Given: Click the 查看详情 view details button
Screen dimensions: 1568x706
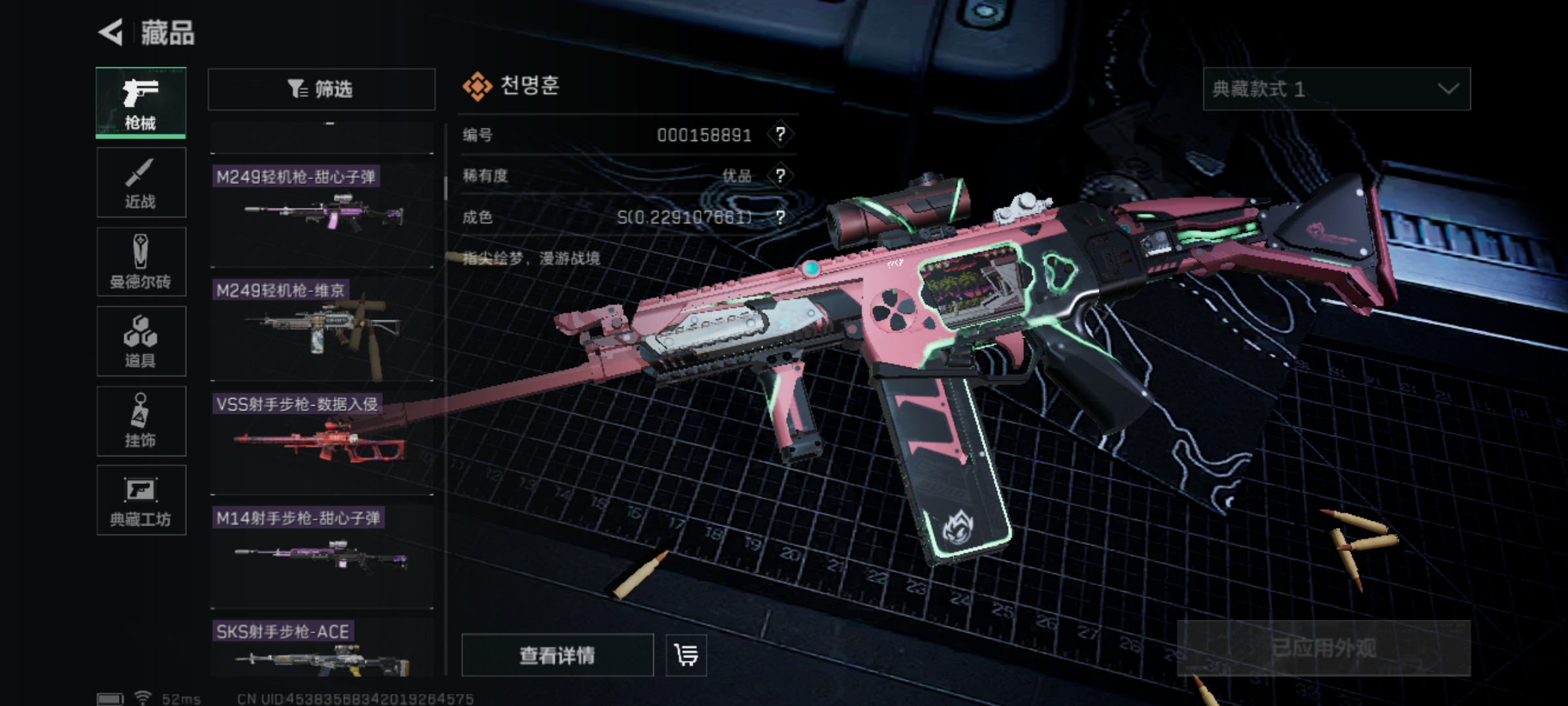Looking at the screenshot, I should coord(557,655).
